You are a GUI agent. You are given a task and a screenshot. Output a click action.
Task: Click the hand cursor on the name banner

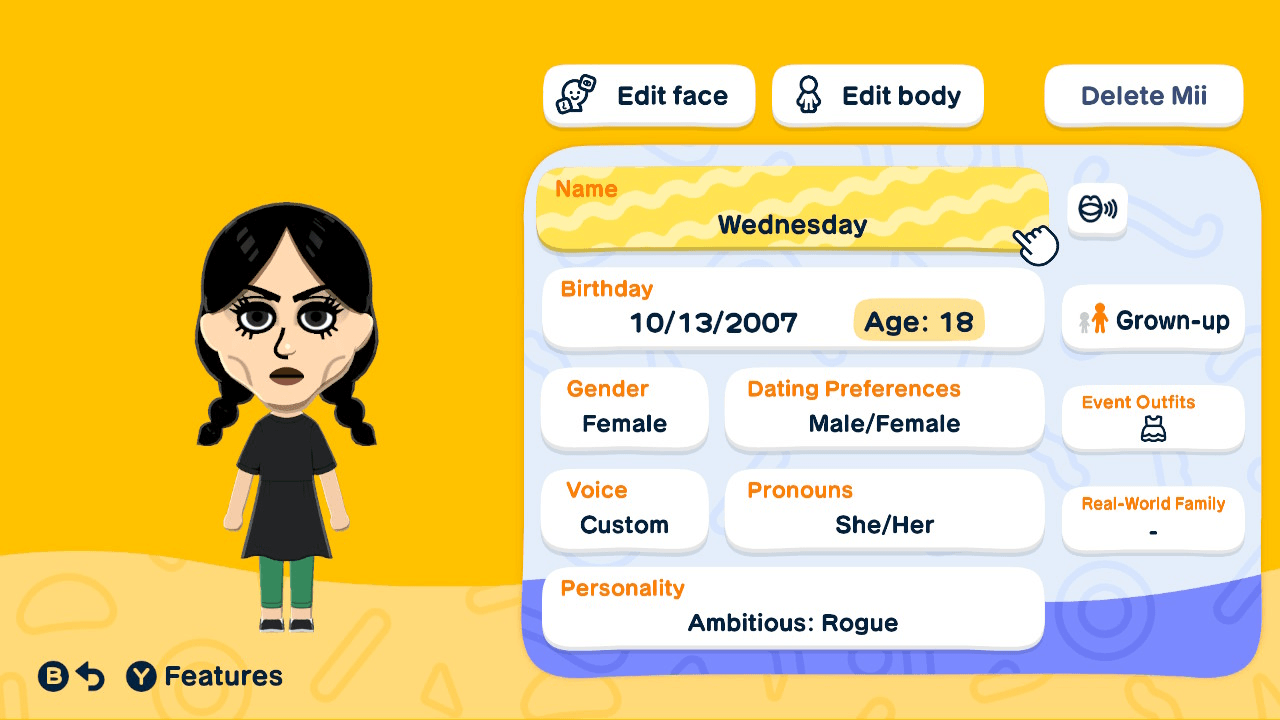1036,243
